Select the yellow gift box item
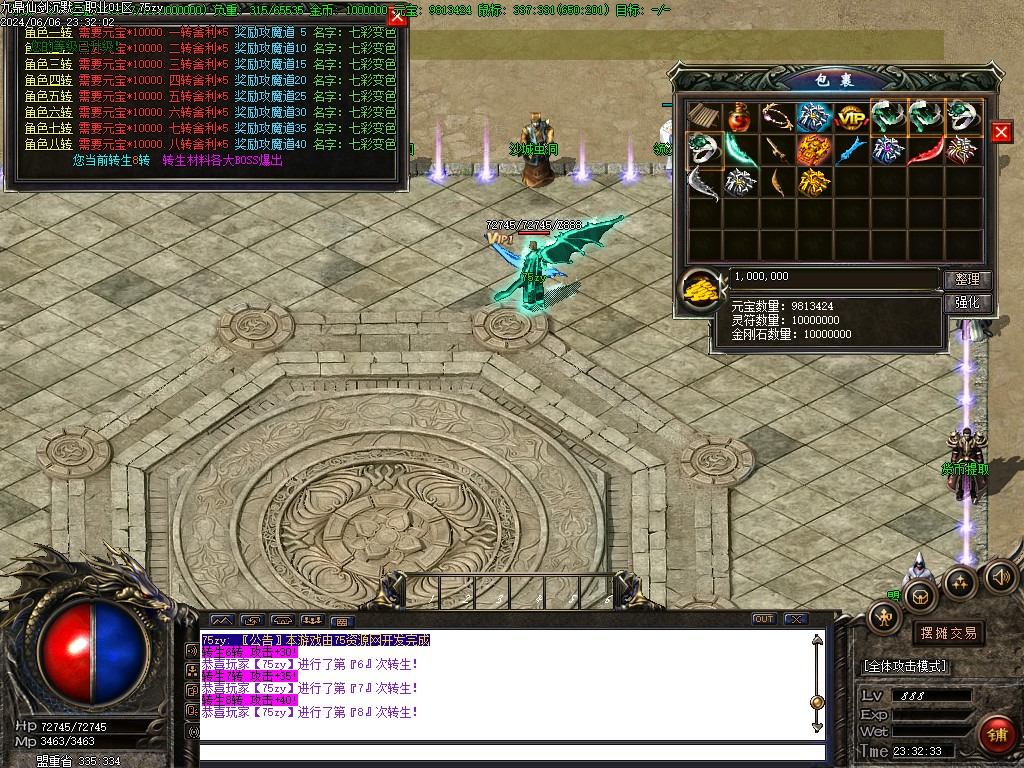1024x768 pixels. pos(814,182)
